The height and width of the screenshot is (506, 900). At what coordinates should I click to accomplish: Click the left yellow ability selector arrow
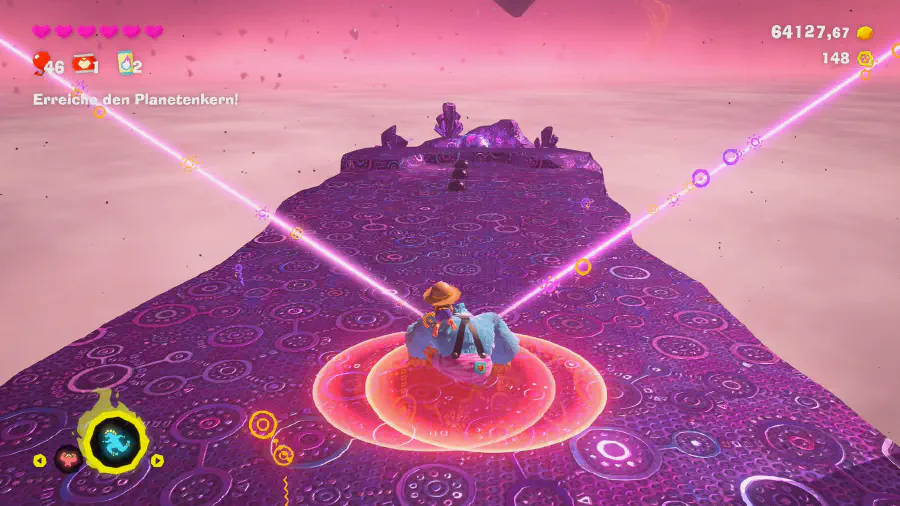point(40,461)
